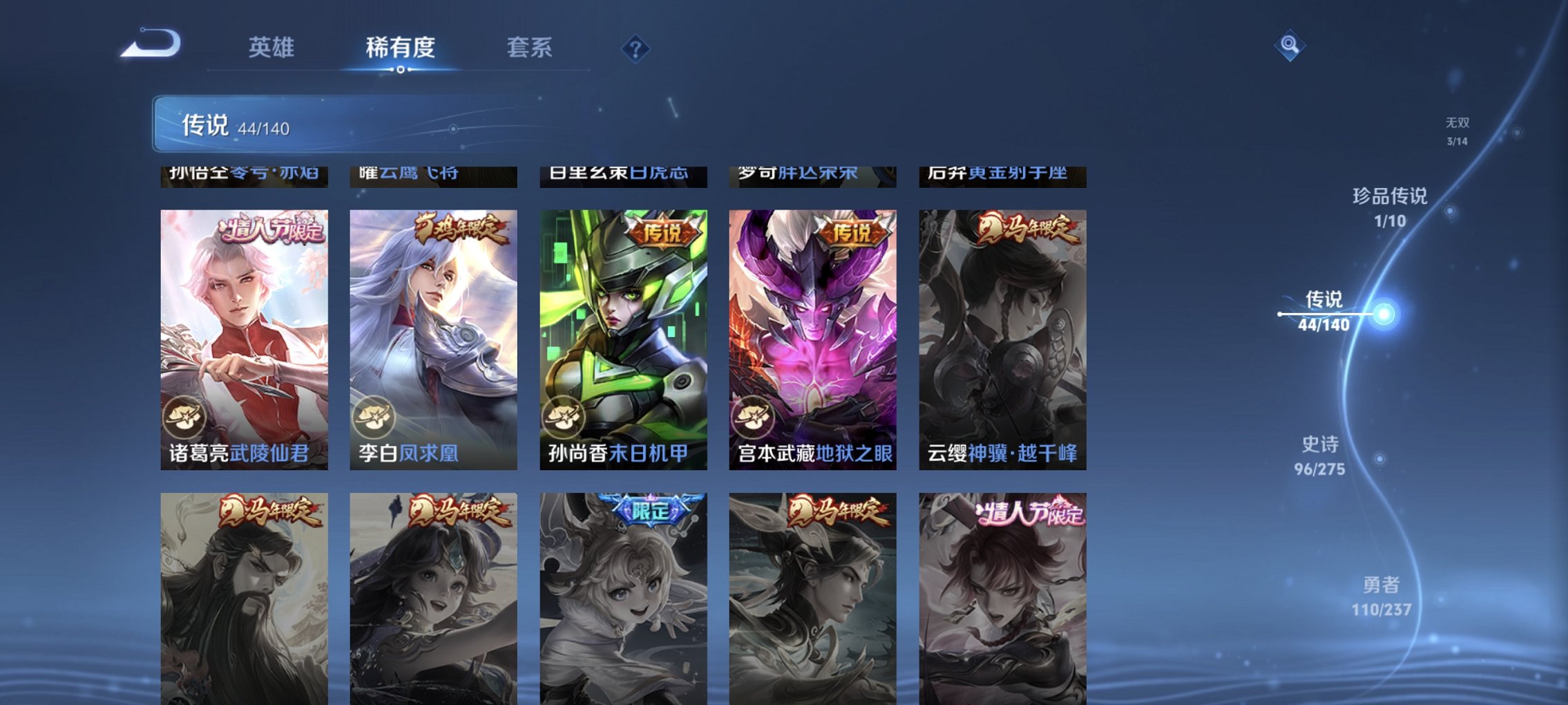Open the 云缨神骥·越千峰 skin card
The image size is (1568, 705).
point(1001,332)
